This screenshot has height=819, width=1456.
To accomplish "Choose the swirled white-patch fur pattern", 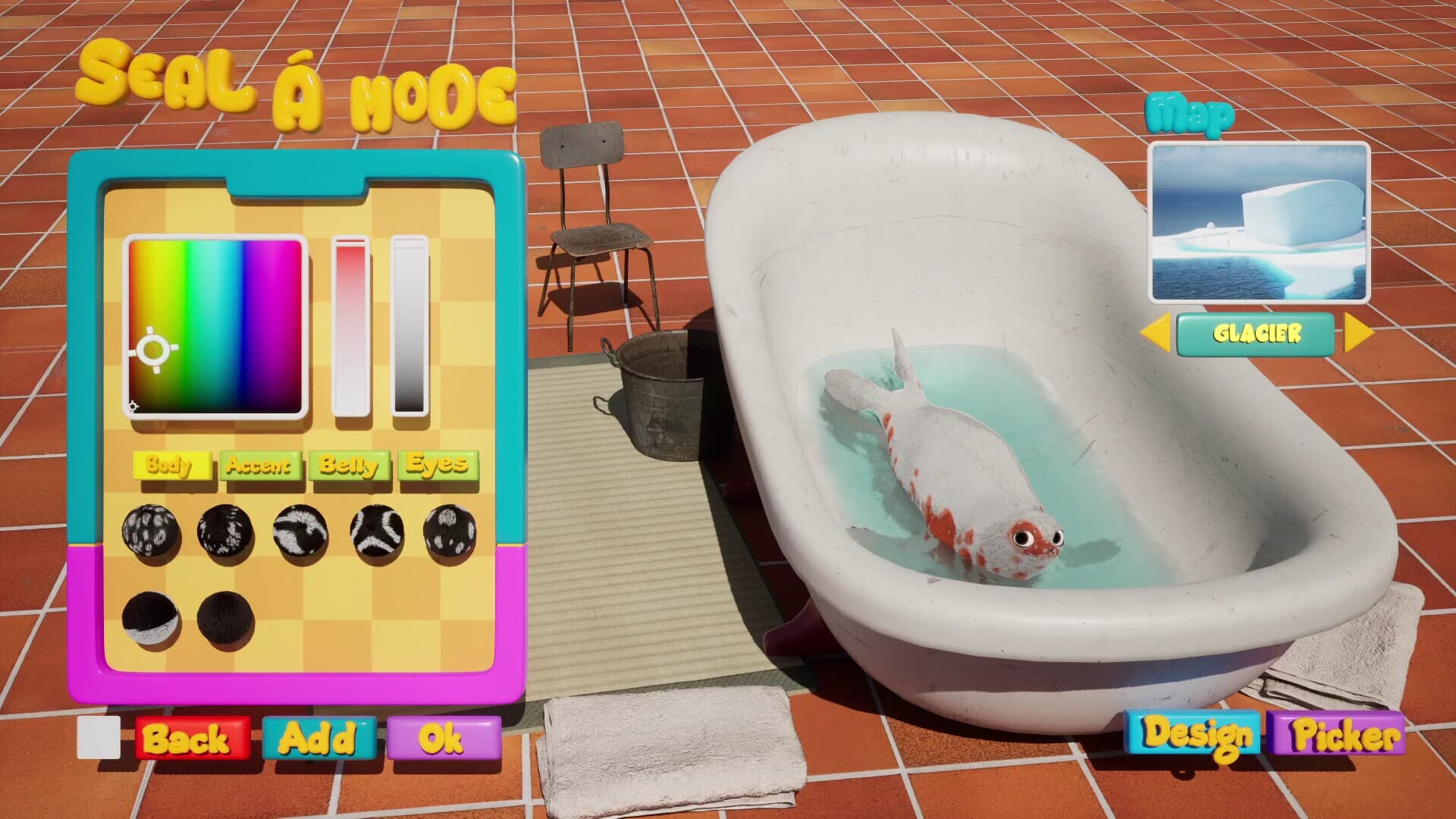I will 302,529.
